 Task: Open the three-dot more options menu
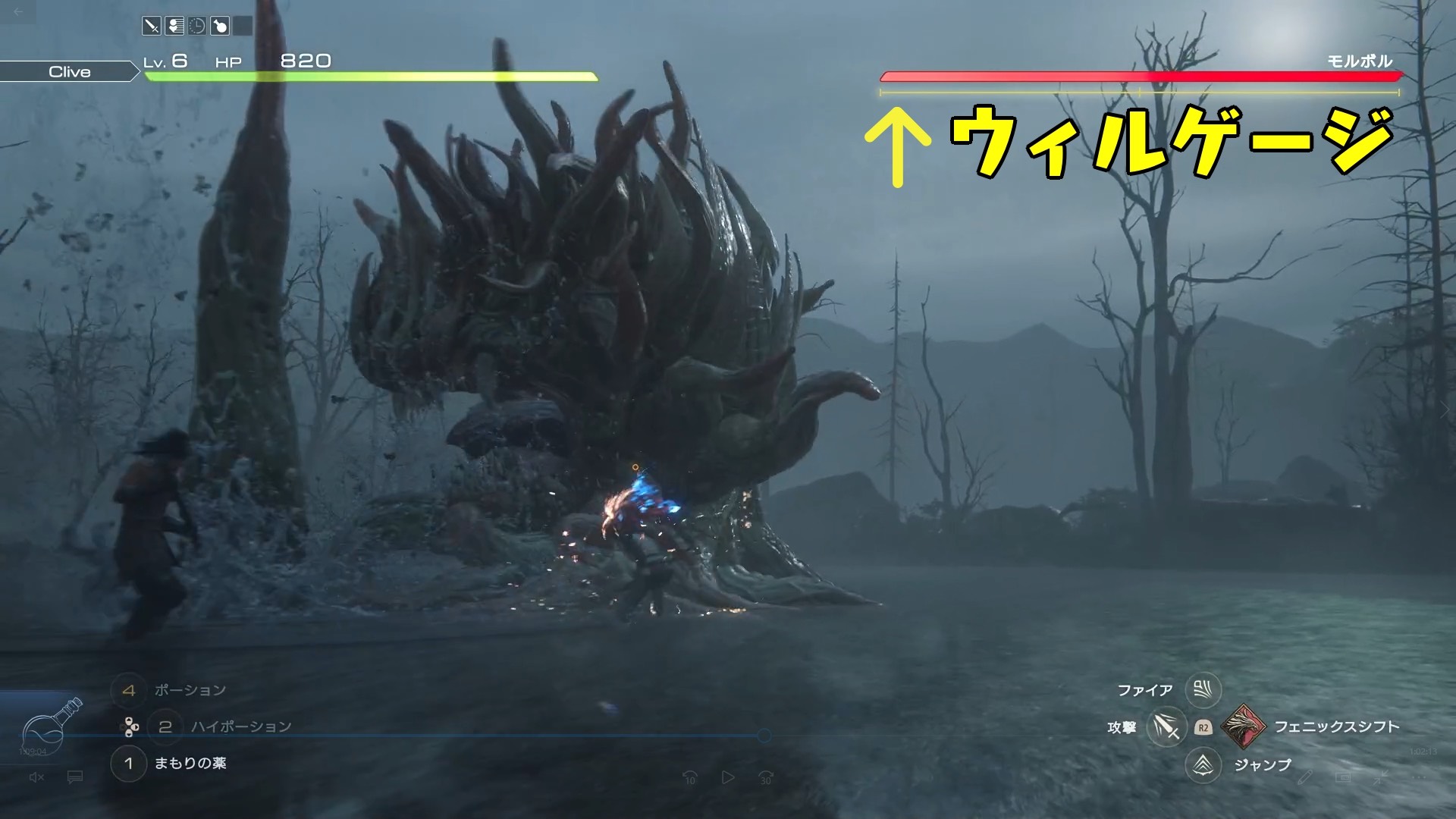(1419, 778)
